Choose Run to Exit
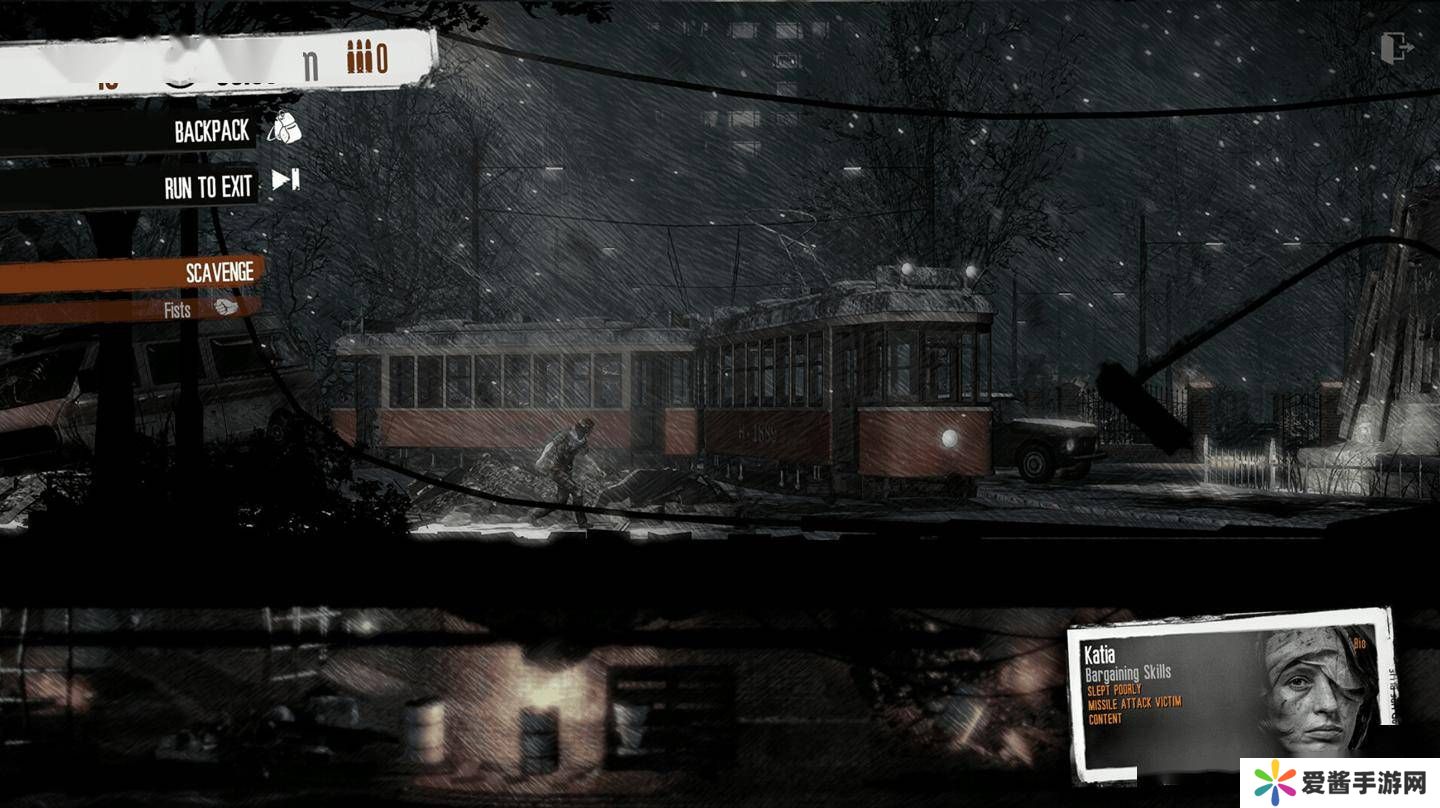 click(x=209, y=186)
